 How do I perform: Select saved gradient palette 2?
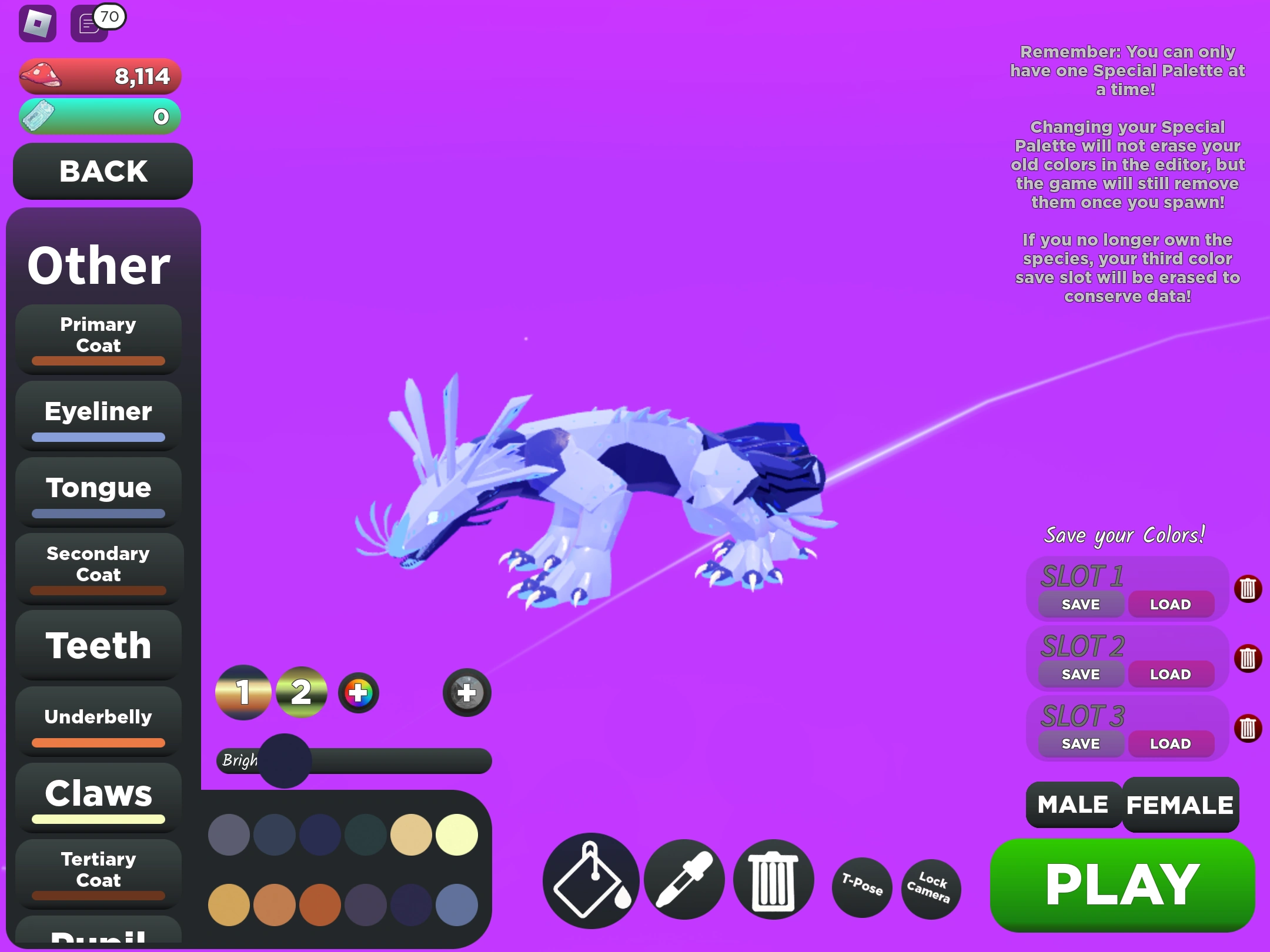tap(302, 693)
